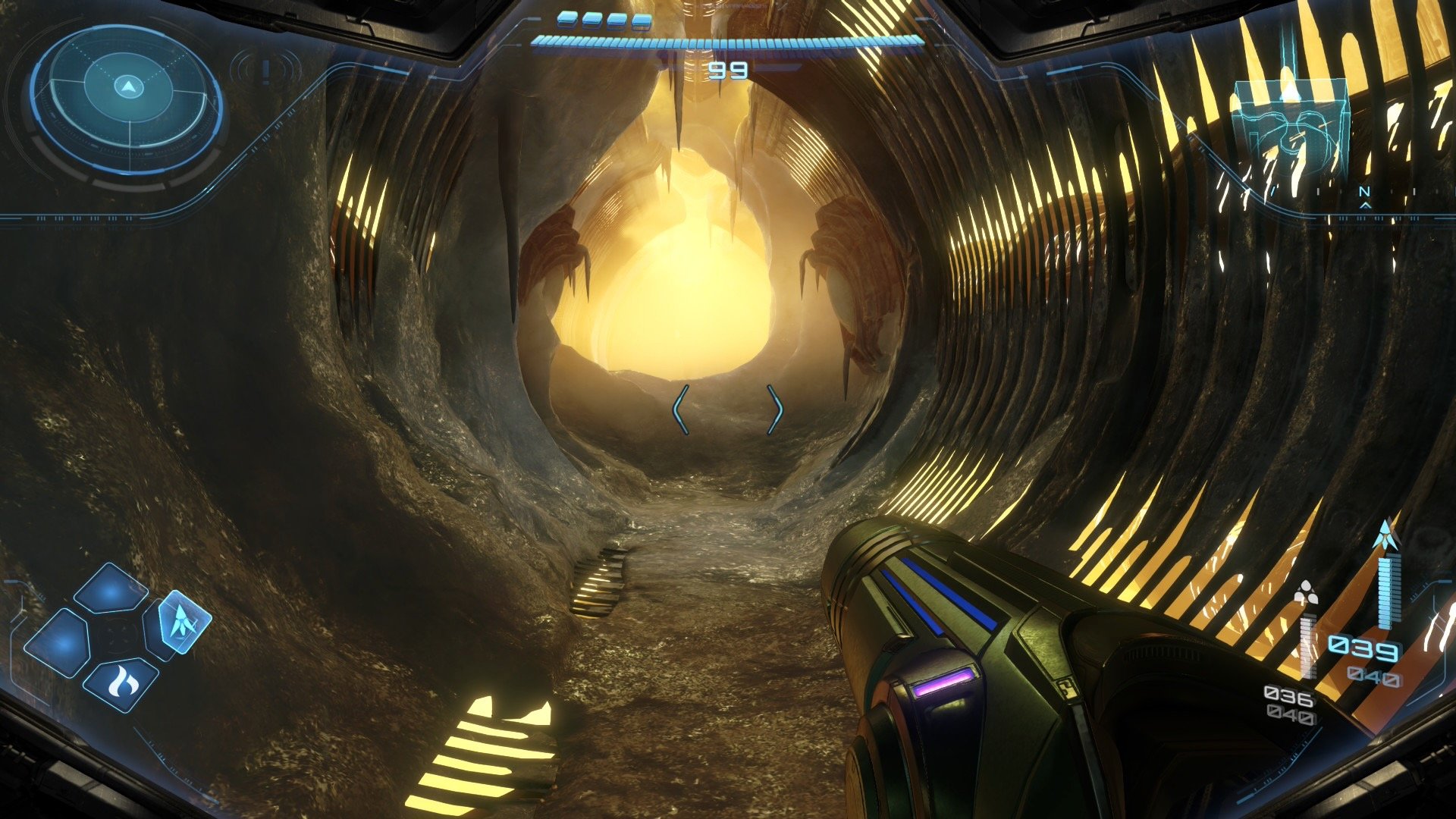
Task: Click the circular radar display
Action: pos(127,101)
